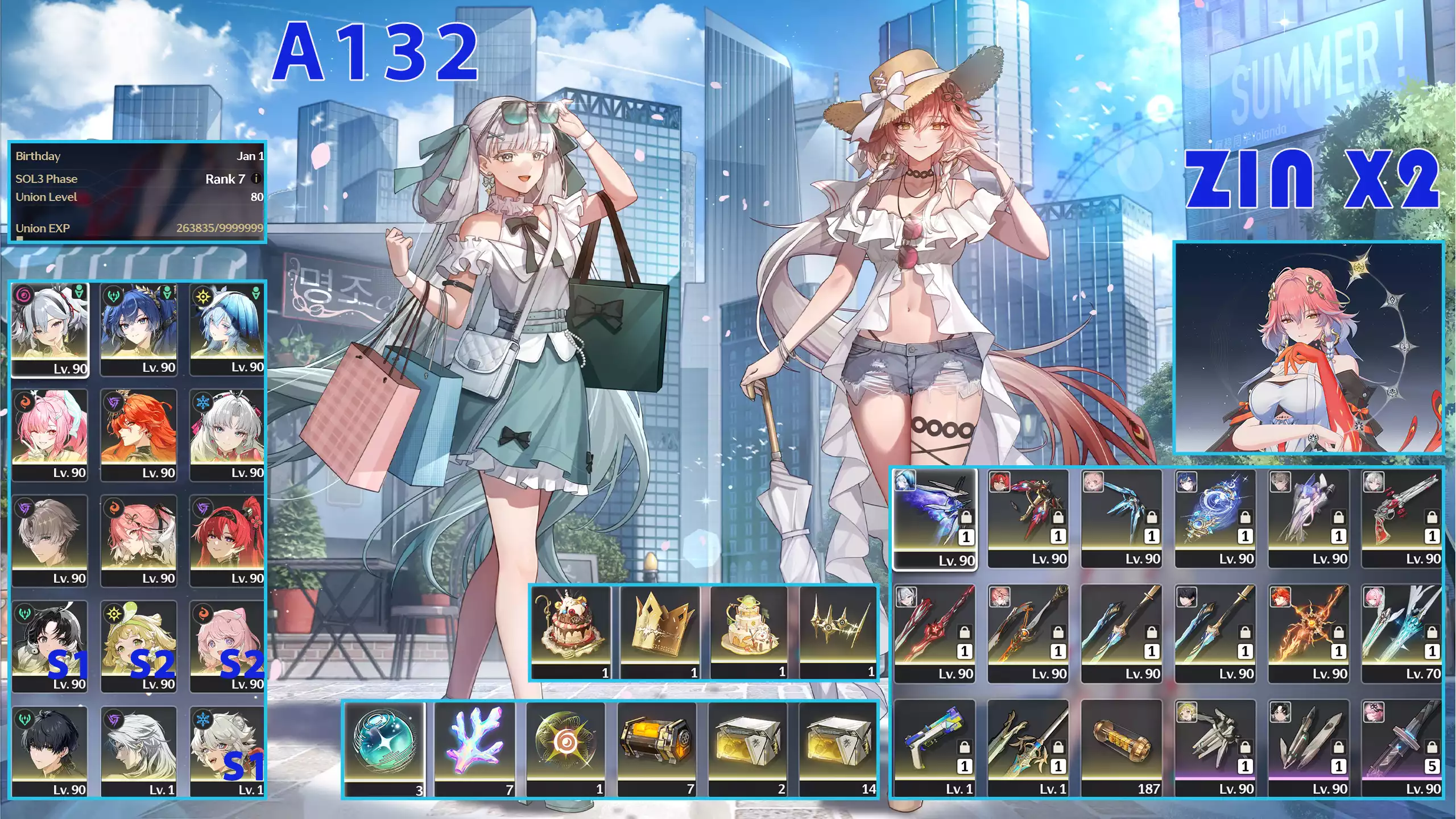
Task: Open the info icon beside Rank 7
Action: [x=256, y=179]
